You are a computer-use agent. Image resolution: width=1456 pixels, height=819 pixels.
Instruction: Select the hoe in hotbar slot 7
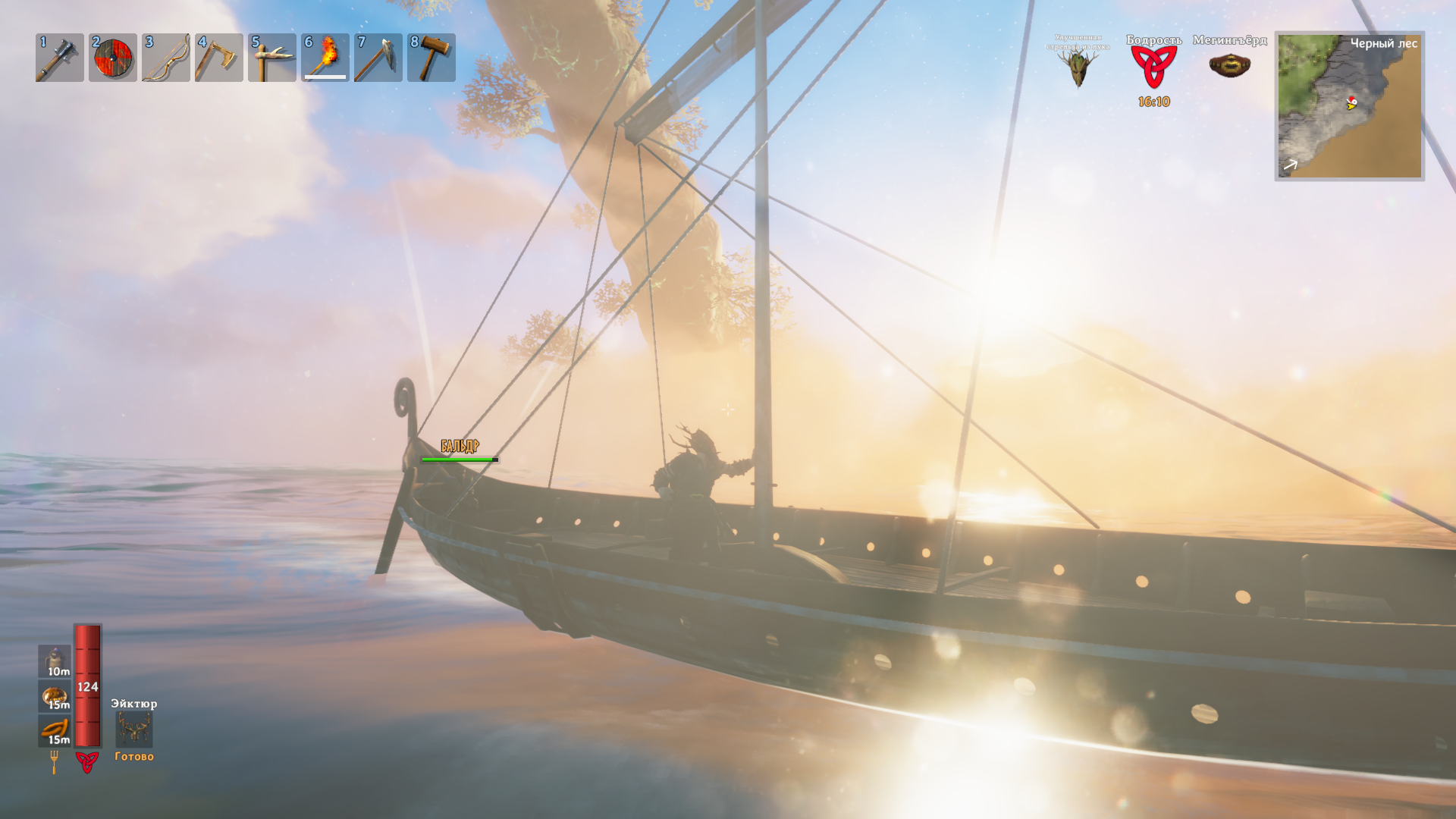pos(378,58)
